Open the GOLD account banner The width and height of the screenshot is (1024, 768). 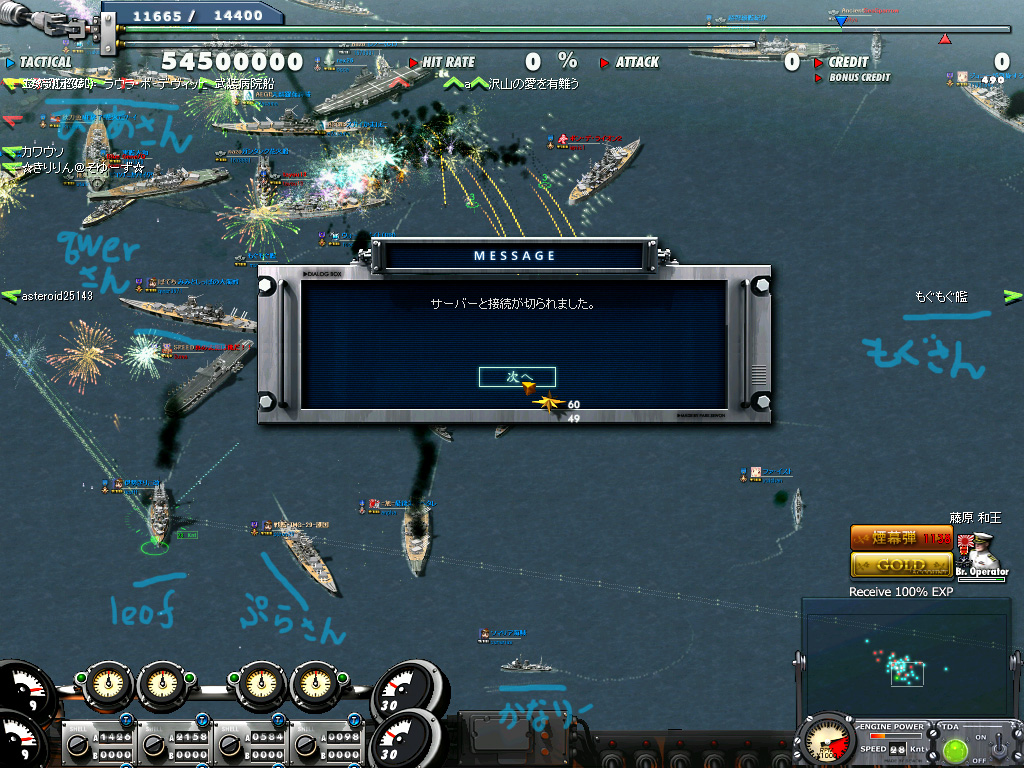(x=900, y=565)
